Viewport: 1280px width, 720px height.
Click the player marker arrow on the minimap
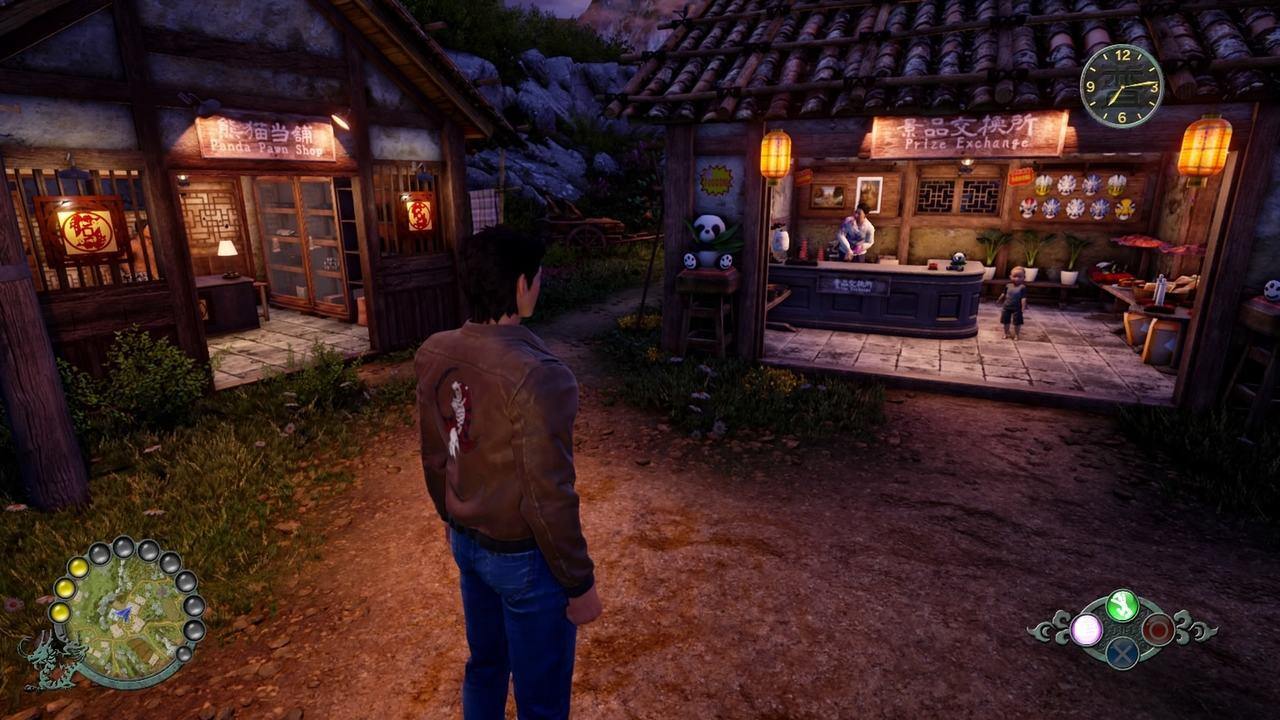click(122, 612)
